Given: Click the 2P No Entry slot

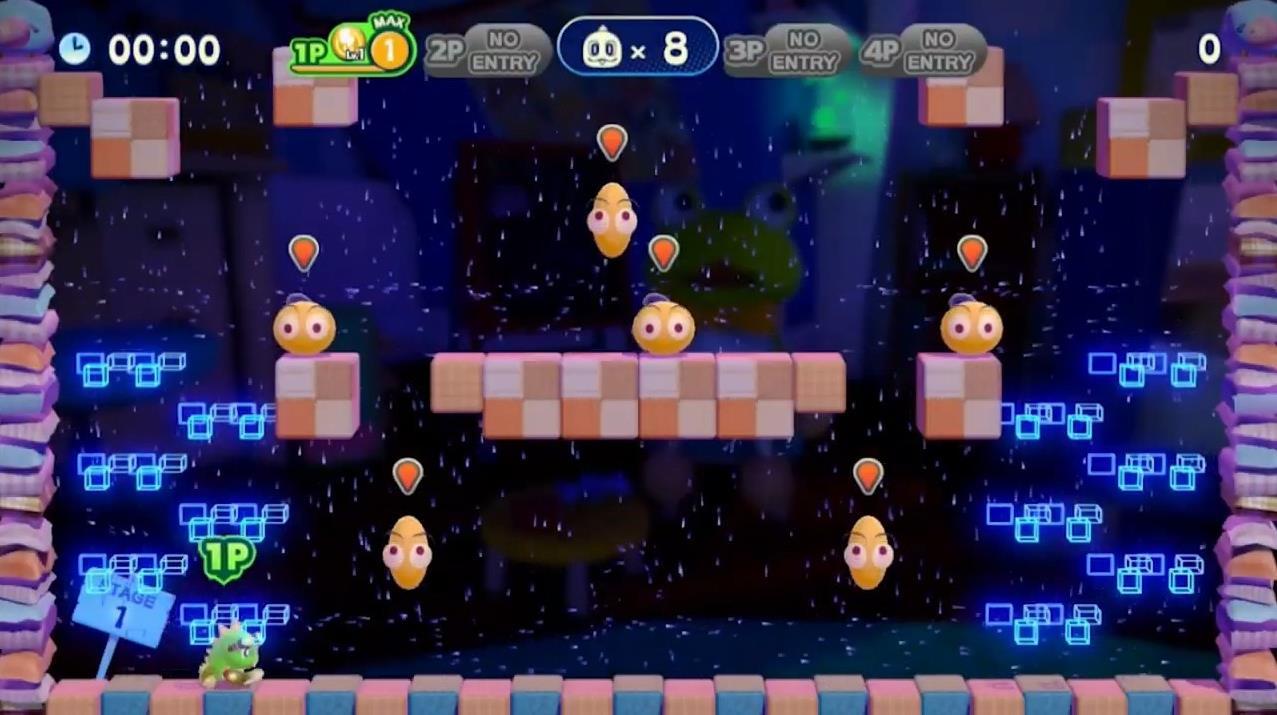Looking at the screenshot, I should click(487, 50).
